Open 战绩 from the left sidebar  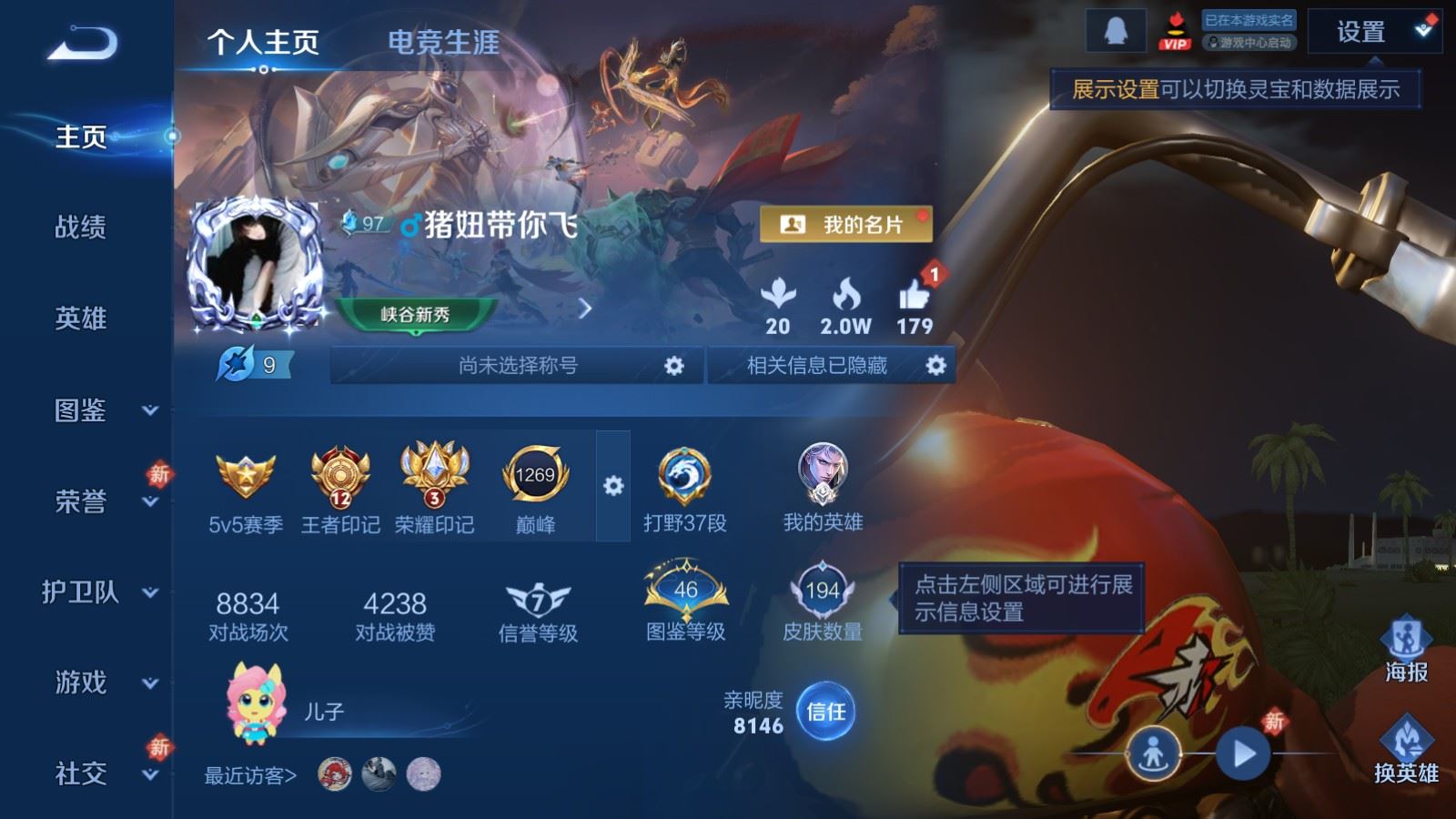click(x=80, y=228)
